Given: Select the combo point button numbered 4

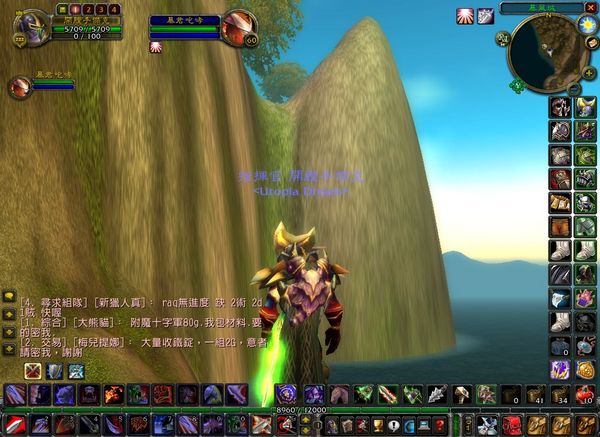Looking at the screenshot, I should coord(115,9).
